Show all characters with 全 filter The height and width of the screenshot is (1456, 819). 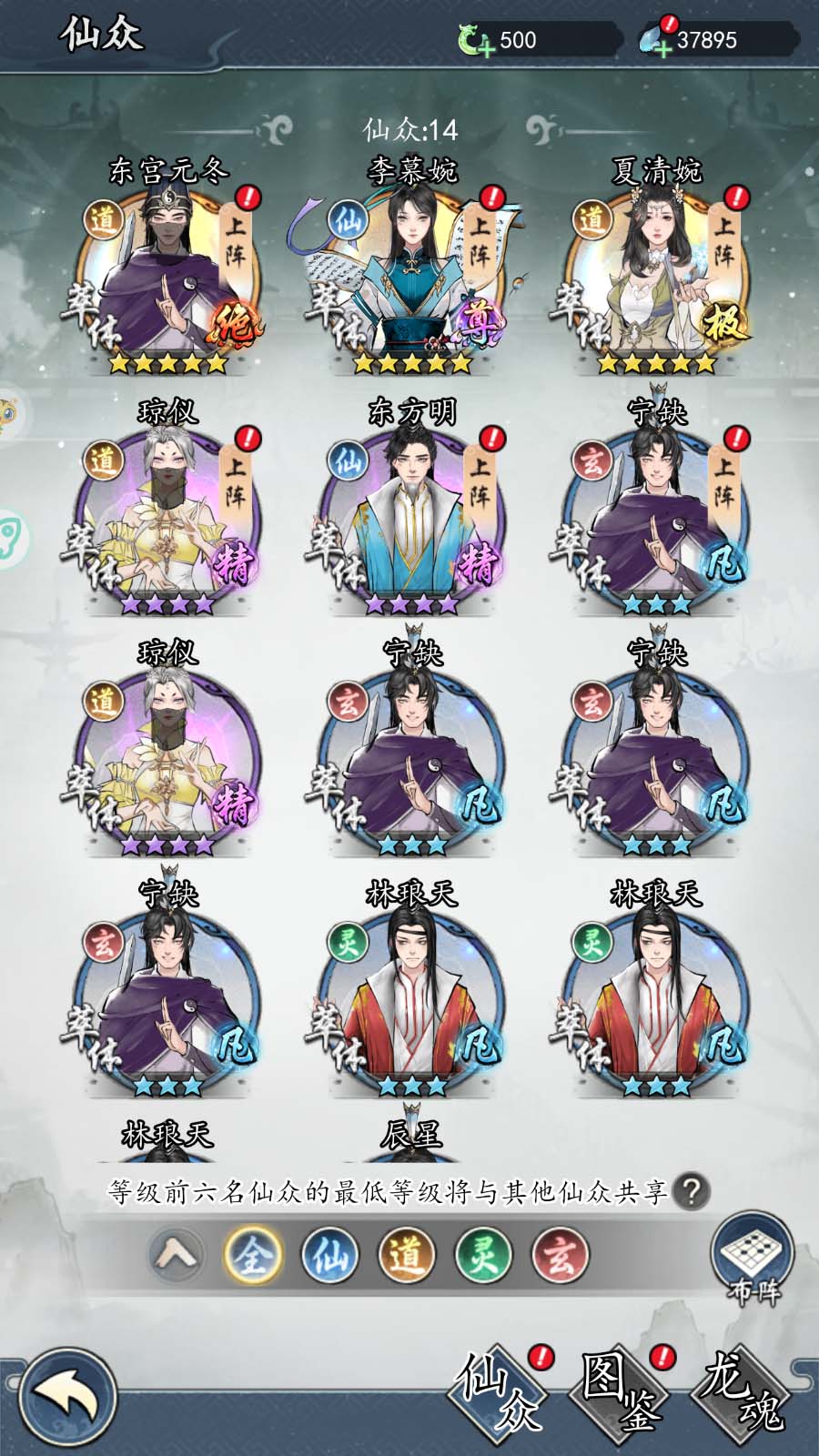(x=252, y=1256)
